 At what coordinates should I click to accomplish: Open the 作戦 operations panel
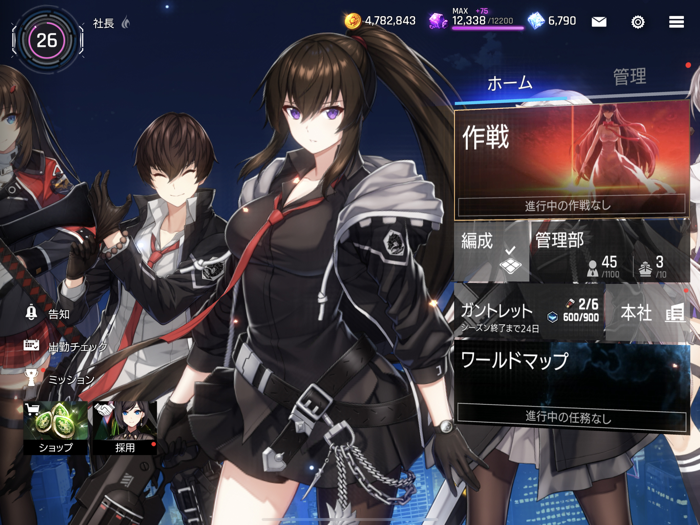tap(572, 162)
